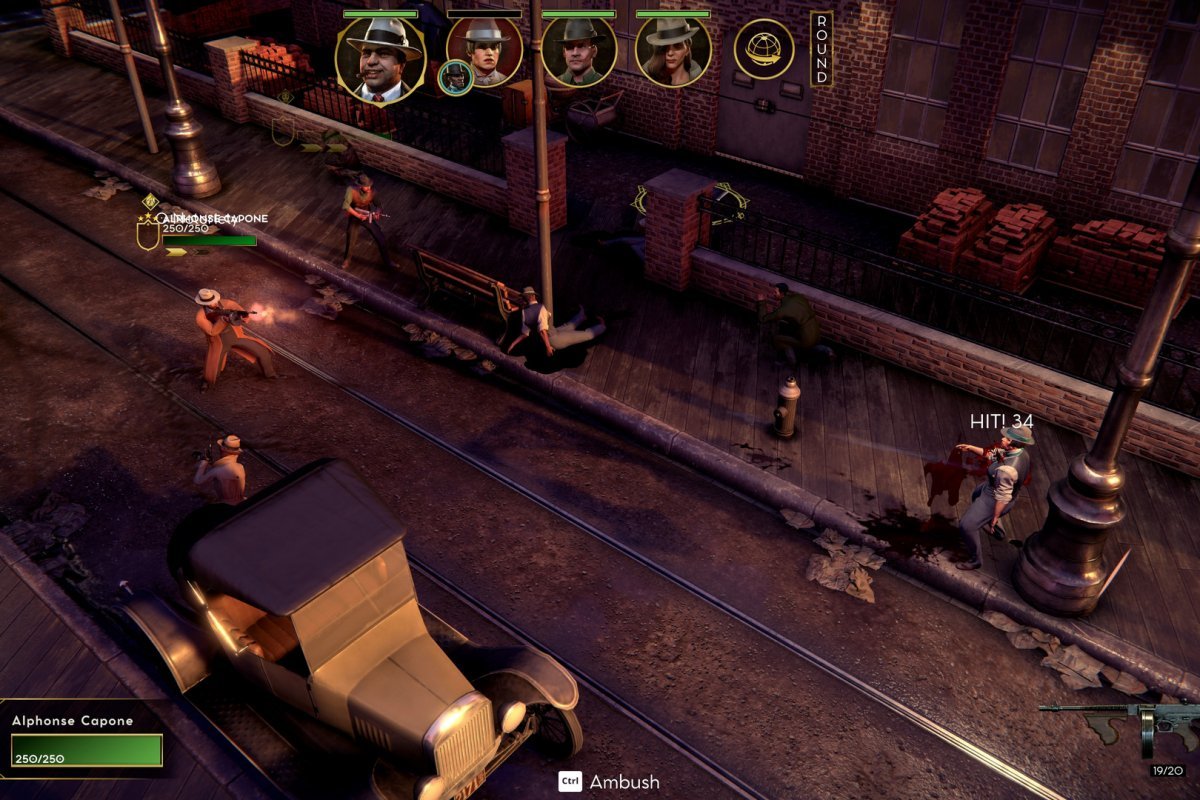Select the Al Capone portrait with cigar
Screen dimensions: 1200x800
point(380,60)
